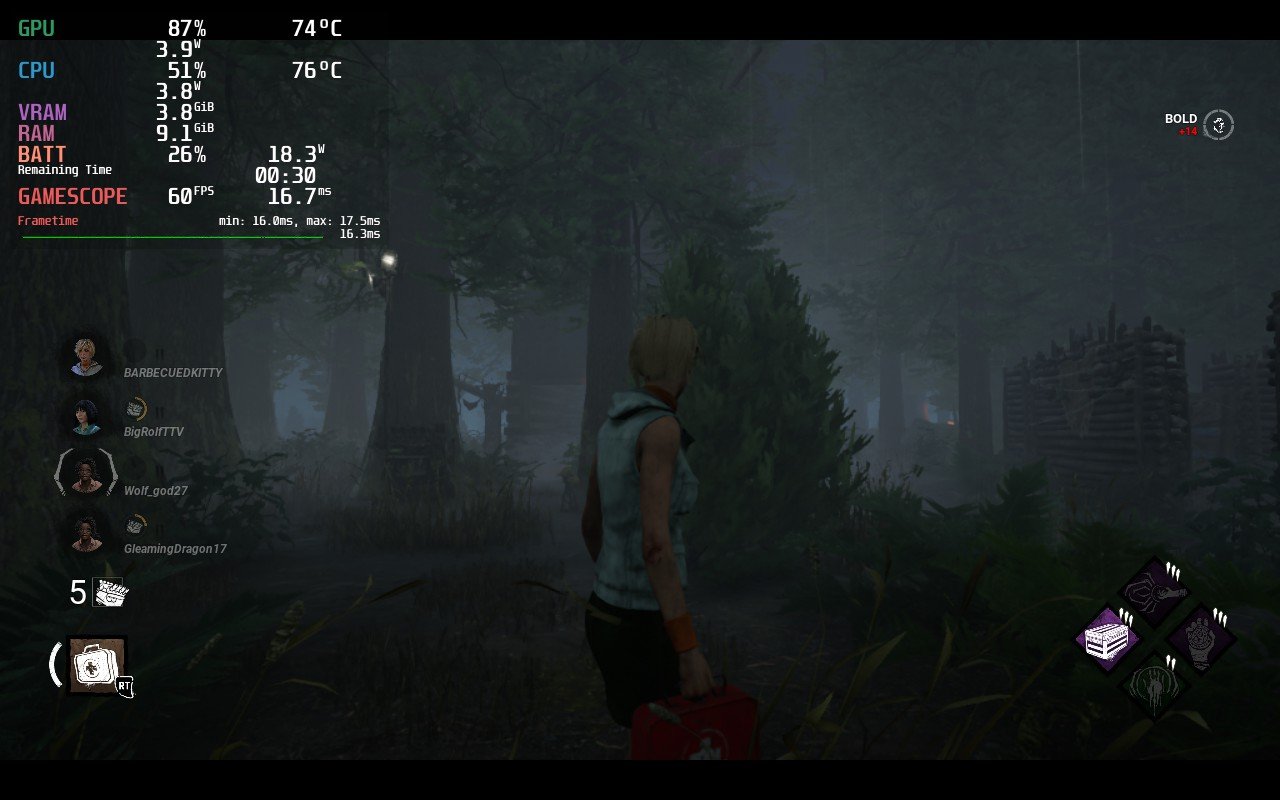Click Wolf_god27's portrait with the obsession claws

point(87,473)
